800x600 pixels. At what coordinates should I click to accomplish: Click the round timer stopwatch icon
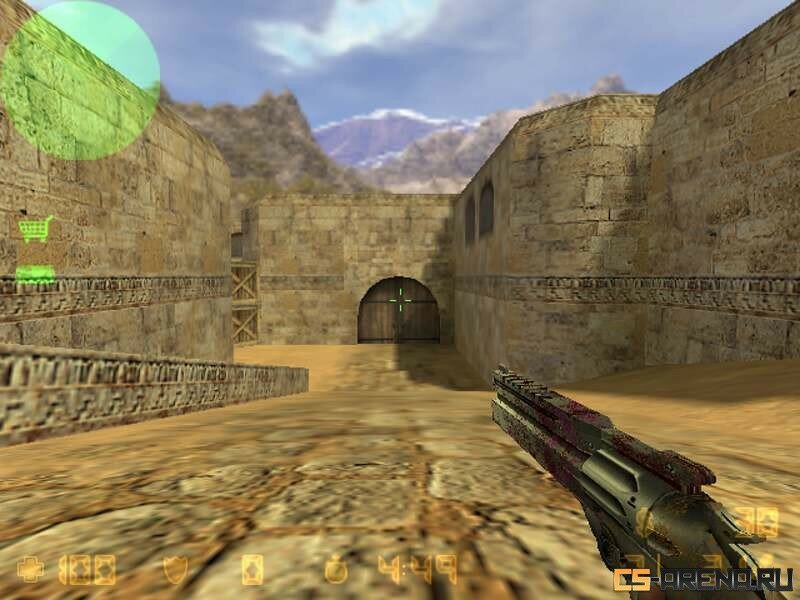click(x=336, y=570)
